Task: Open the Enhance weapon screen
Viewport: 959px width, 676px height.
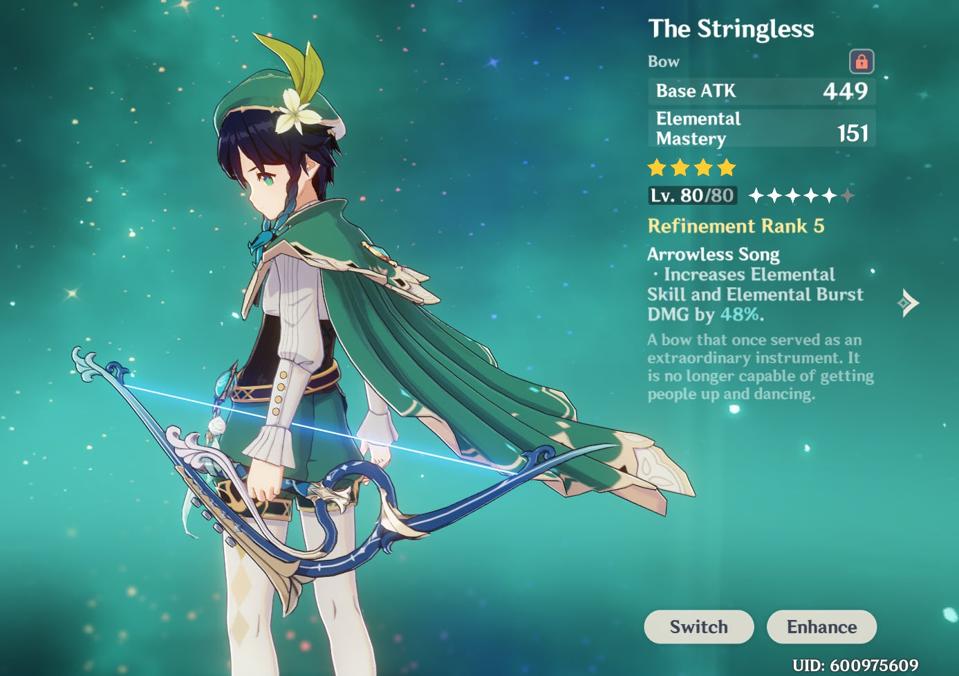Action: click(x=821, y=627)
